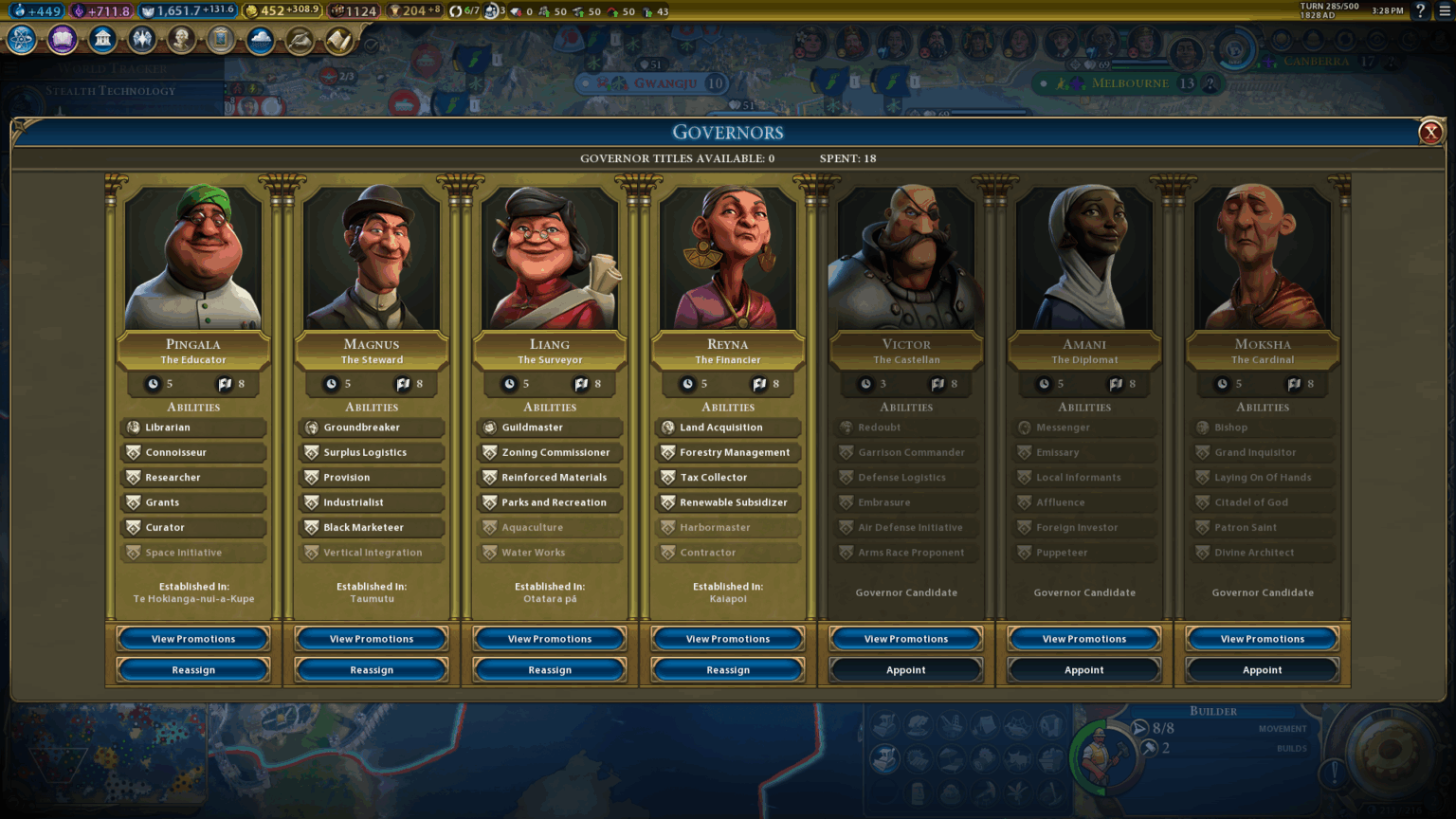The height and width of the screenshot is (819, 1456).
Task: Select Pingala's Librarian ability
Action: (193, 428)
